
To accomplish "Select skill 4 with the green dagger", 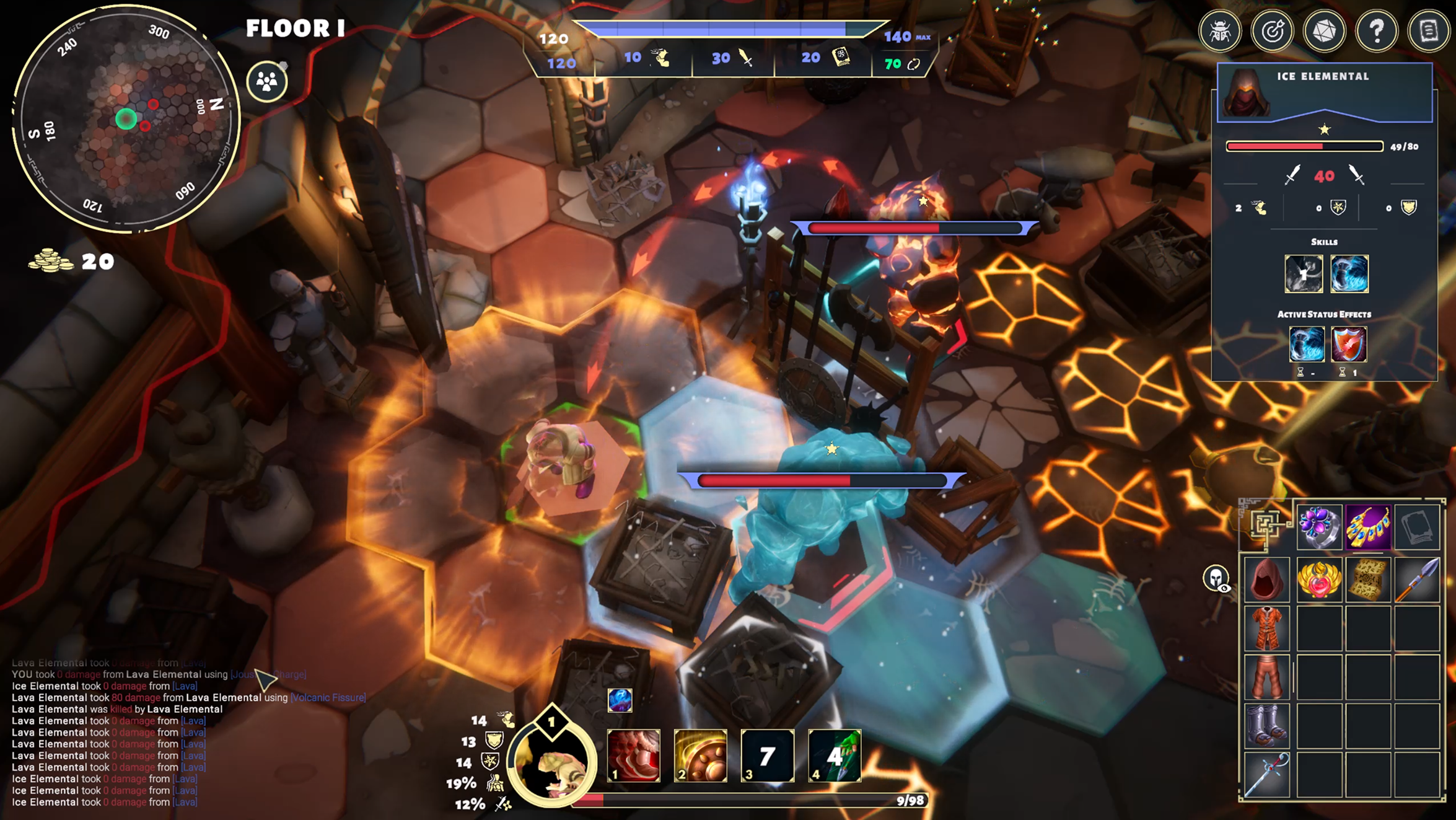I will tap(834, 755).
